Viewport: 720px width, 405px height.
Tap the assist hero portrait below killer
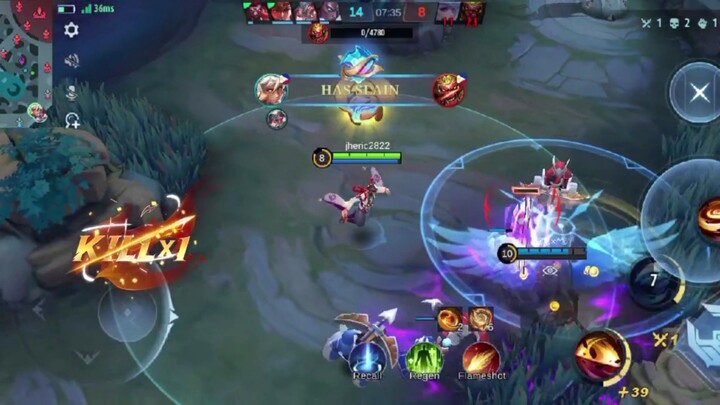[x=277, y=119]
